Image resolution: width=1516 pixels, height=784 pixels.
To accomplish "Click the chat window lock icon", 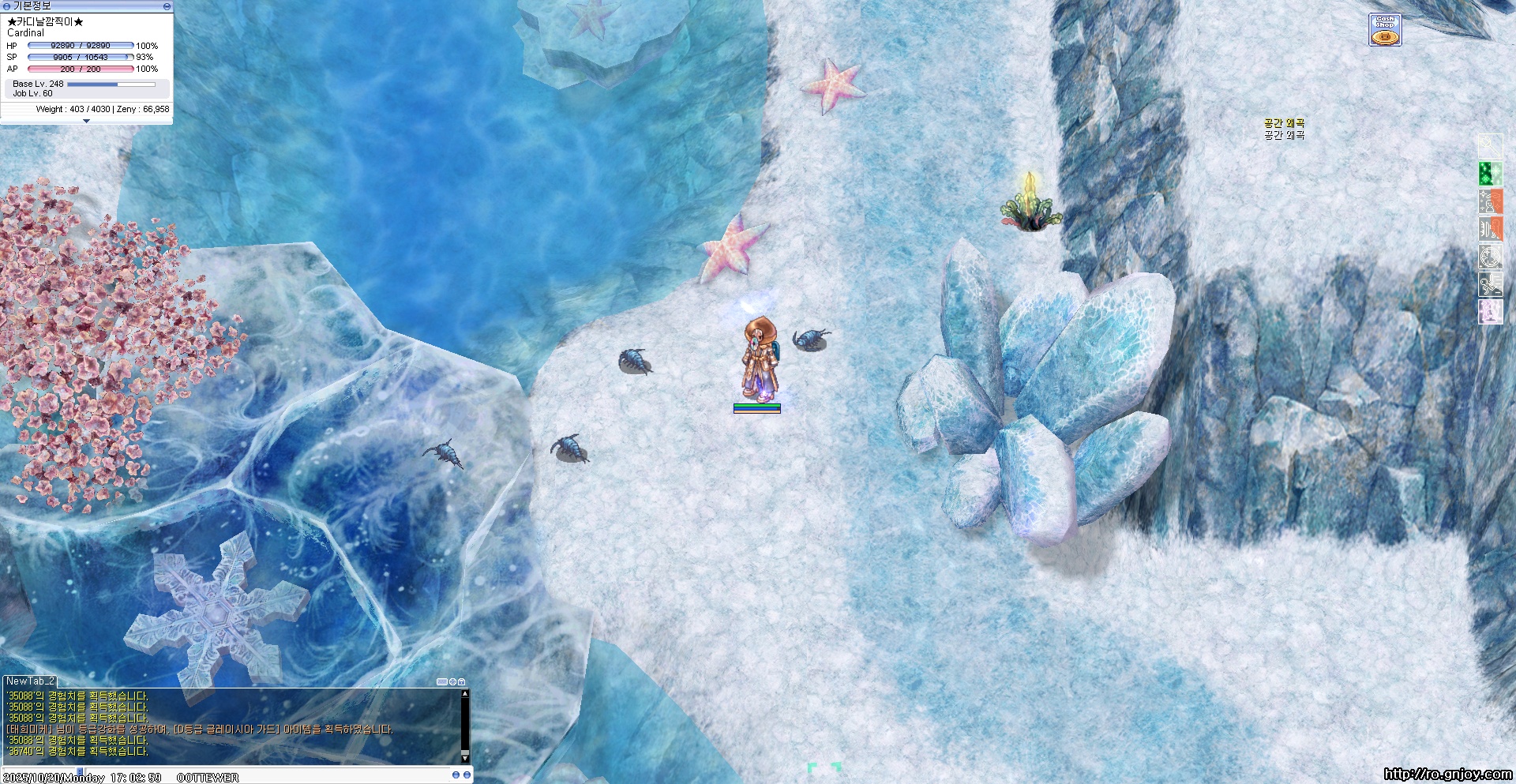I will (462, 681).
